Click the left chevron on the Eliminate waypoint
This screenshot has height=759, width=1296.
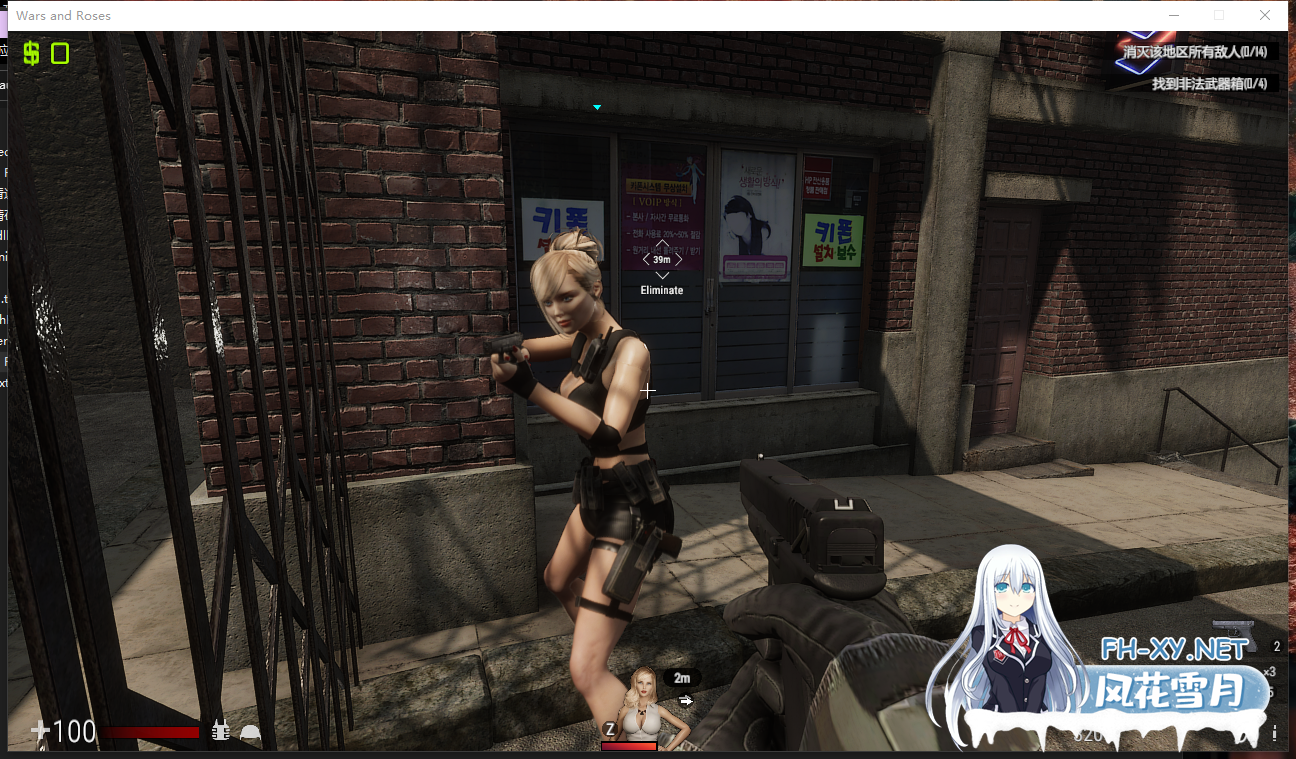point(646,258)
